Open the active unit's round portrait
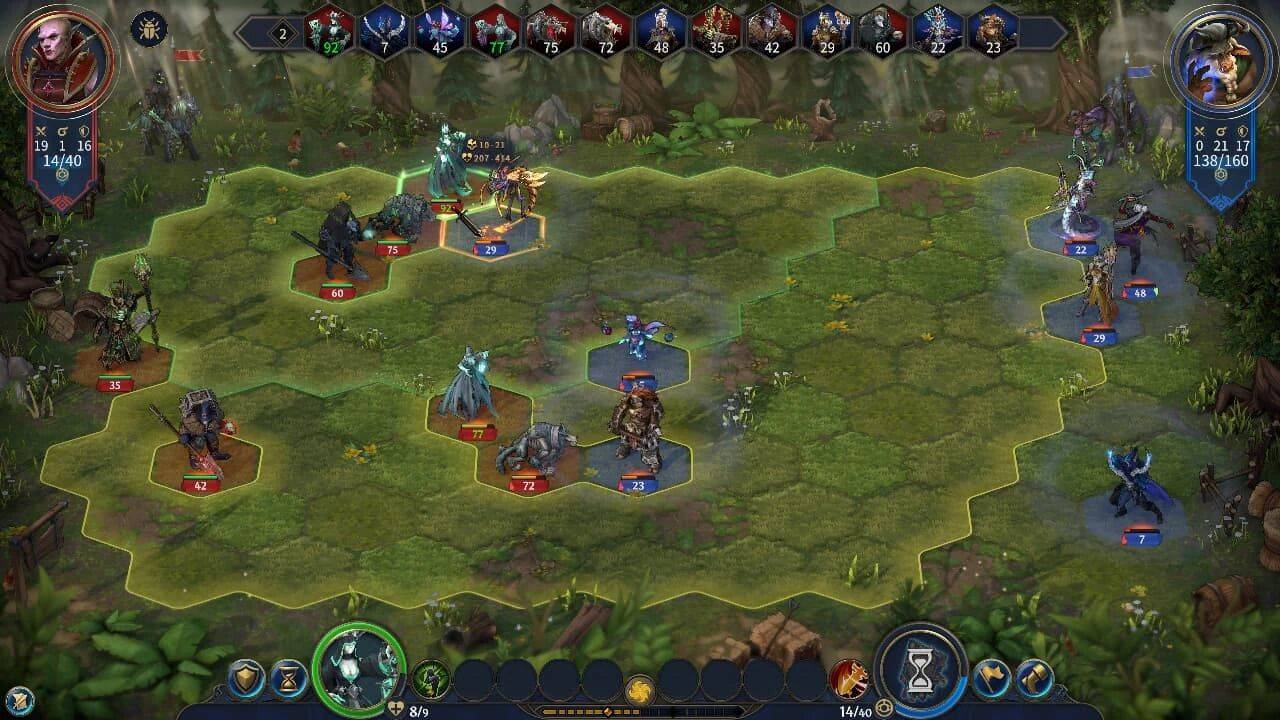The height and width of the screenshot is (720, 1280). pos(358,666)
